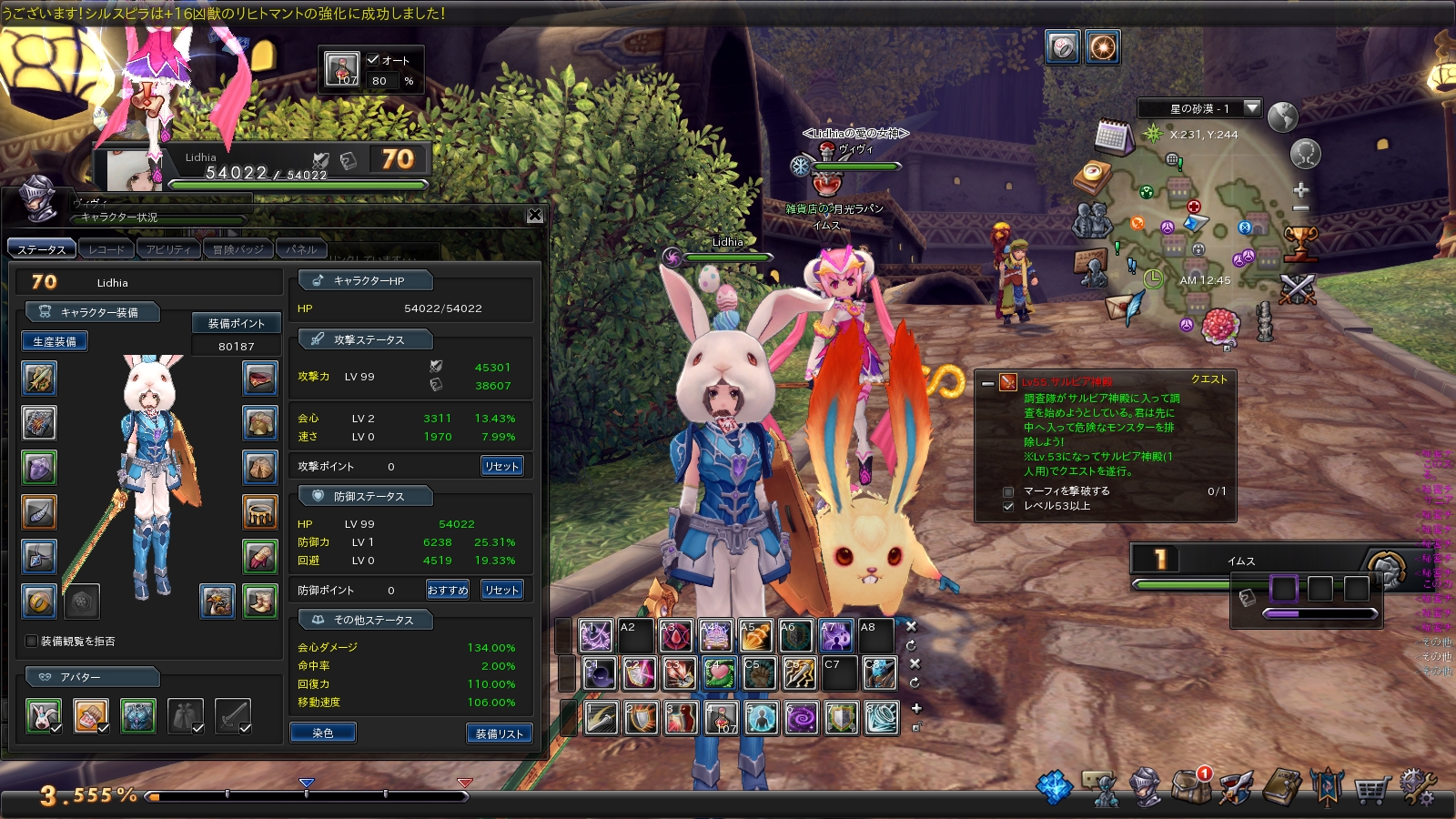
Task: Open the calendar icon beside the minimap
Action: coord(1112,136)
